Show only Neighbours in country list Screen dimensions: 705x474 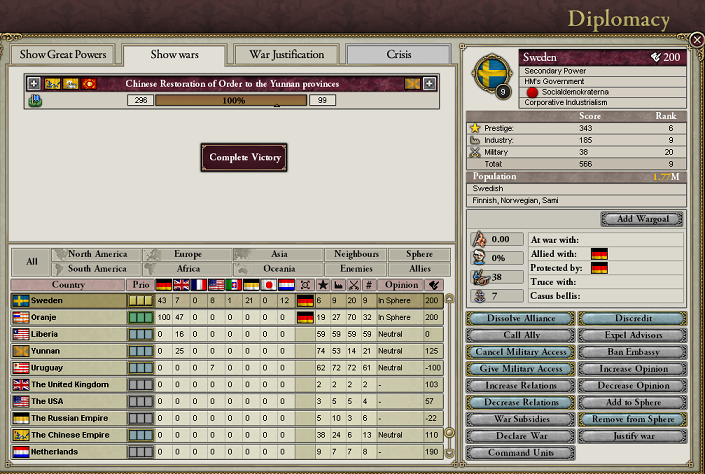click(357, 255)
